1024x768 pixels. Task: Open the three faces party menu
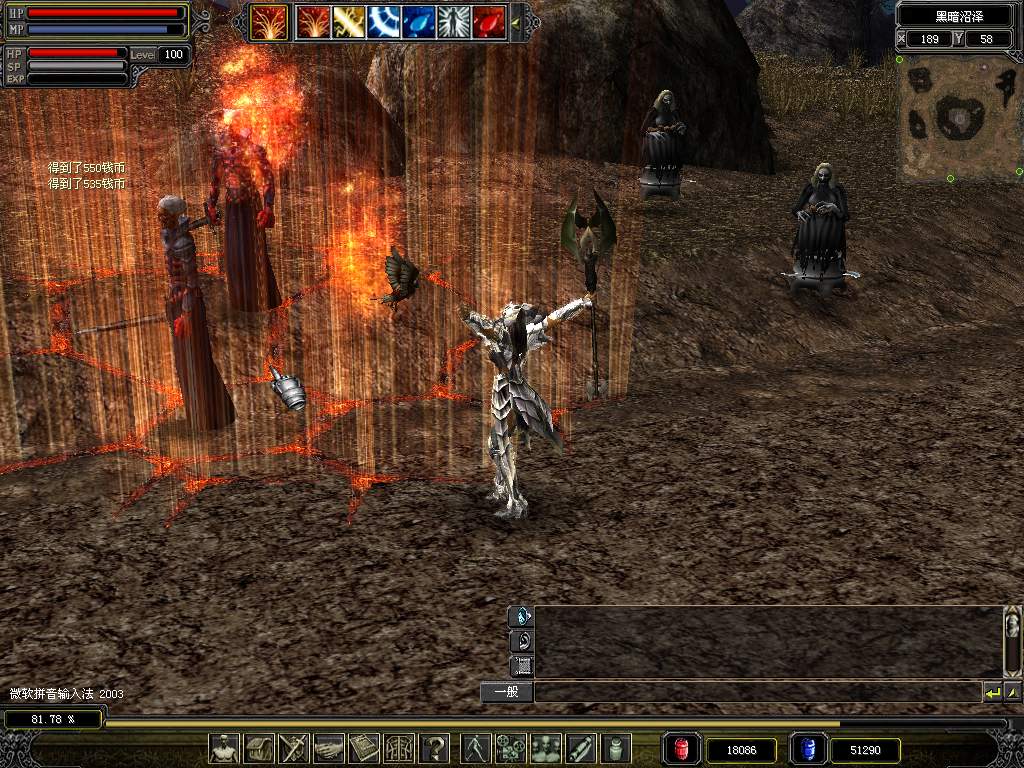pyautogui.click(x=546, y=748)
